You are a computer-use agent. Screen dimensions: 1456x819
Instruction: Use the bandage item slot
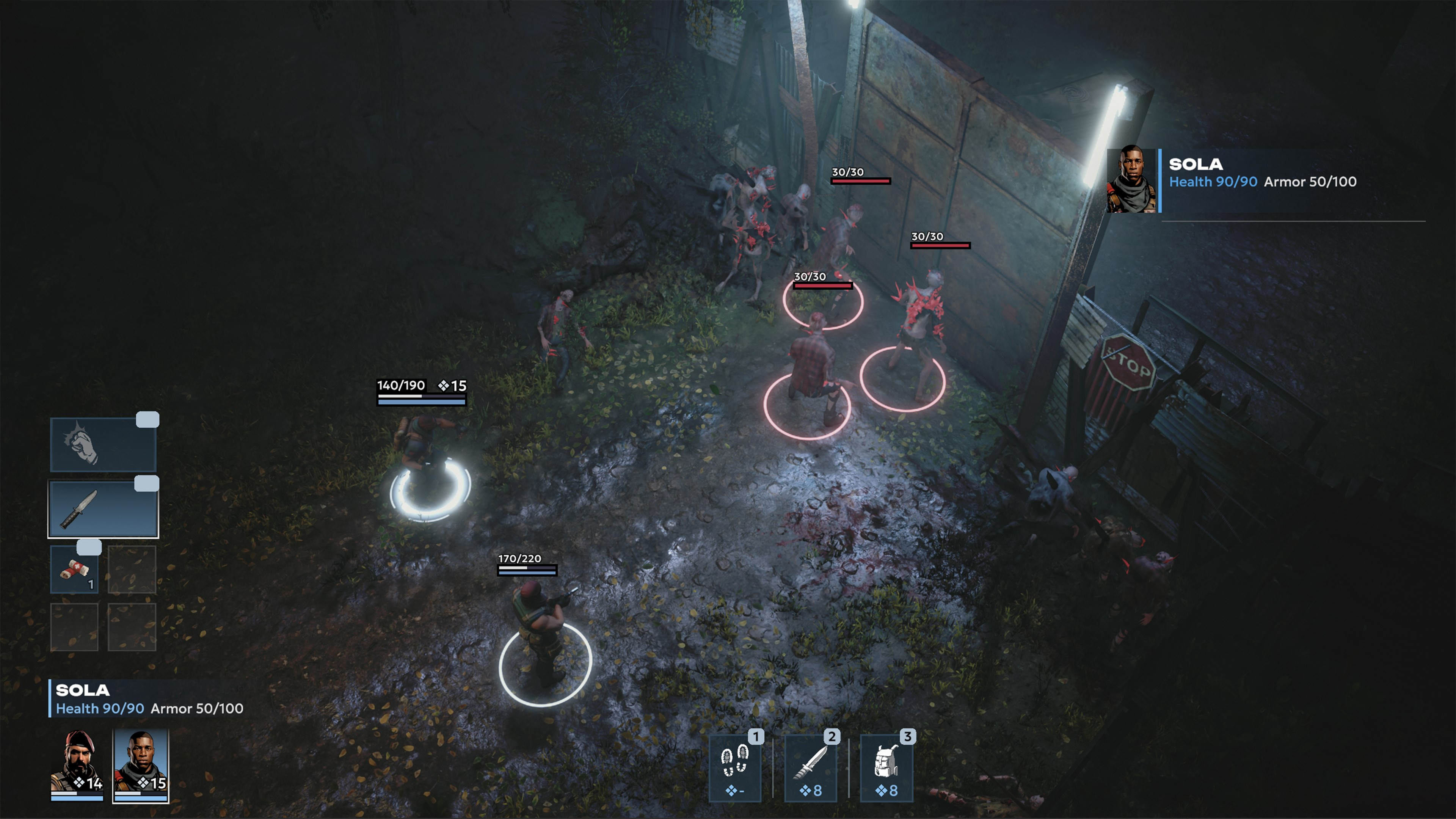coord(75,570)
